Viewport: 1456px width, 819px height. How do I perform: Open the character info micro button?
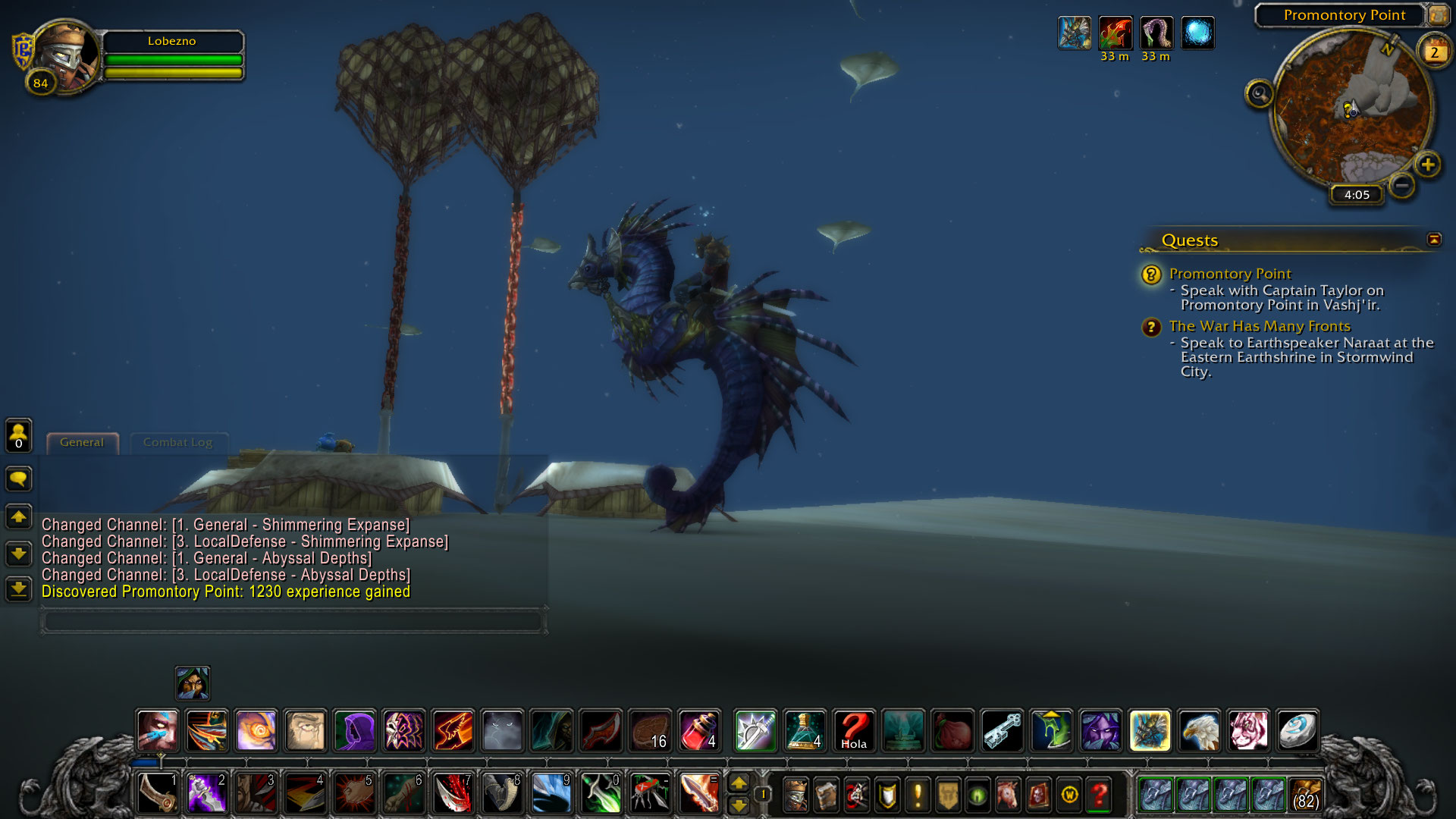pyautogui.click(x=795, y=795)
